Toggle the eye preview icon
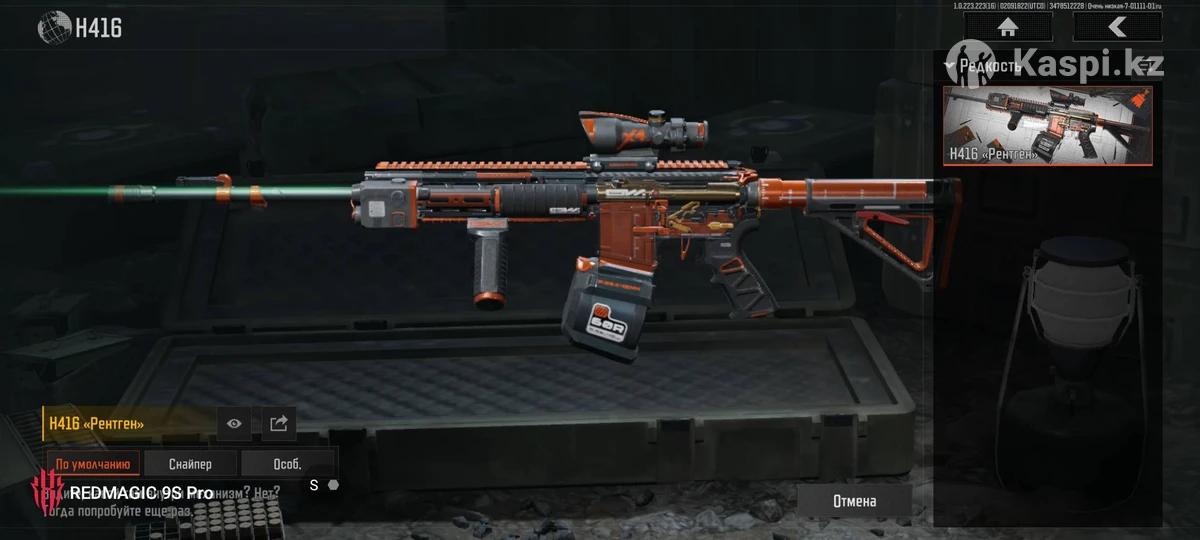The width and height of the screenshot is (1200, 540). 234,424
